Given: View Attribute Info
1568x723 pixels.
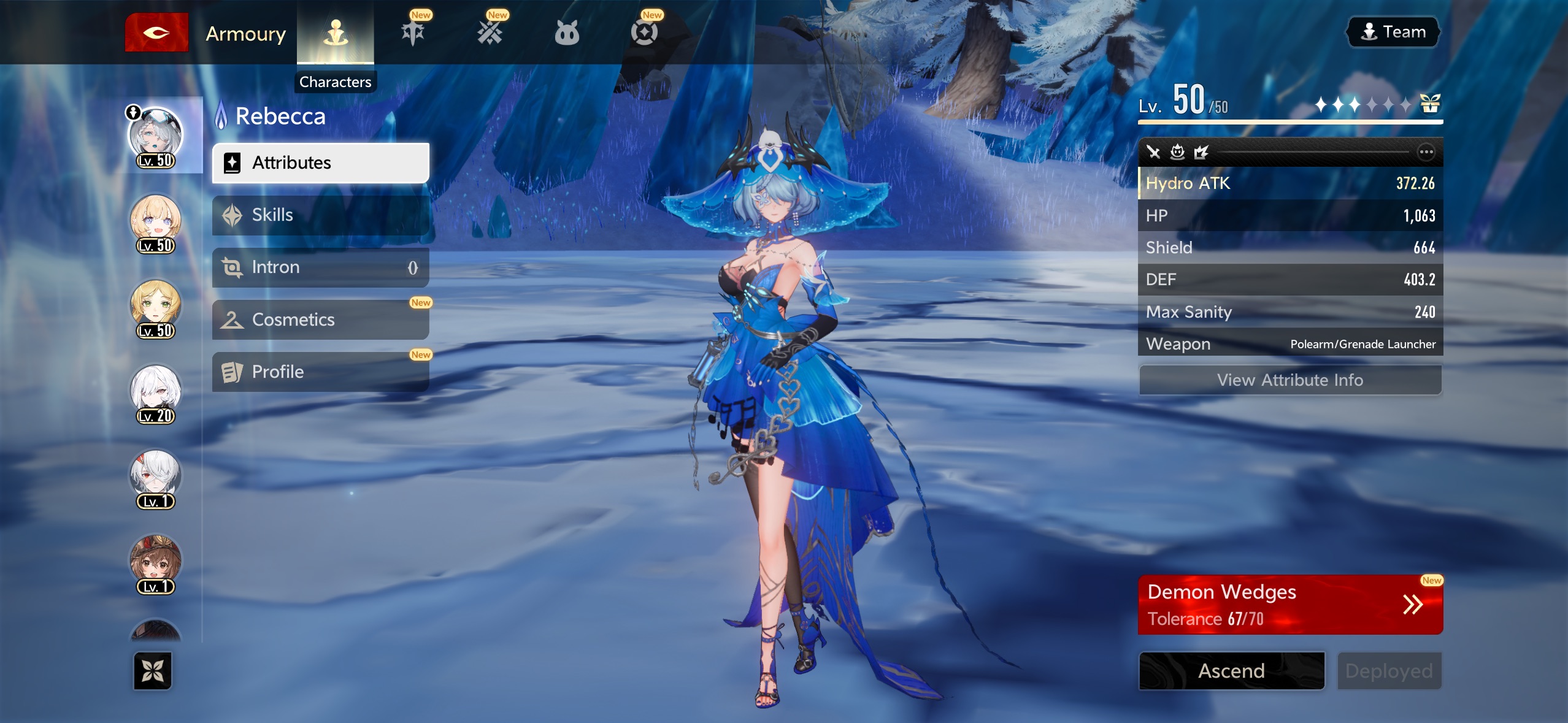Looking at the screenshot, I should (1290, 380).
